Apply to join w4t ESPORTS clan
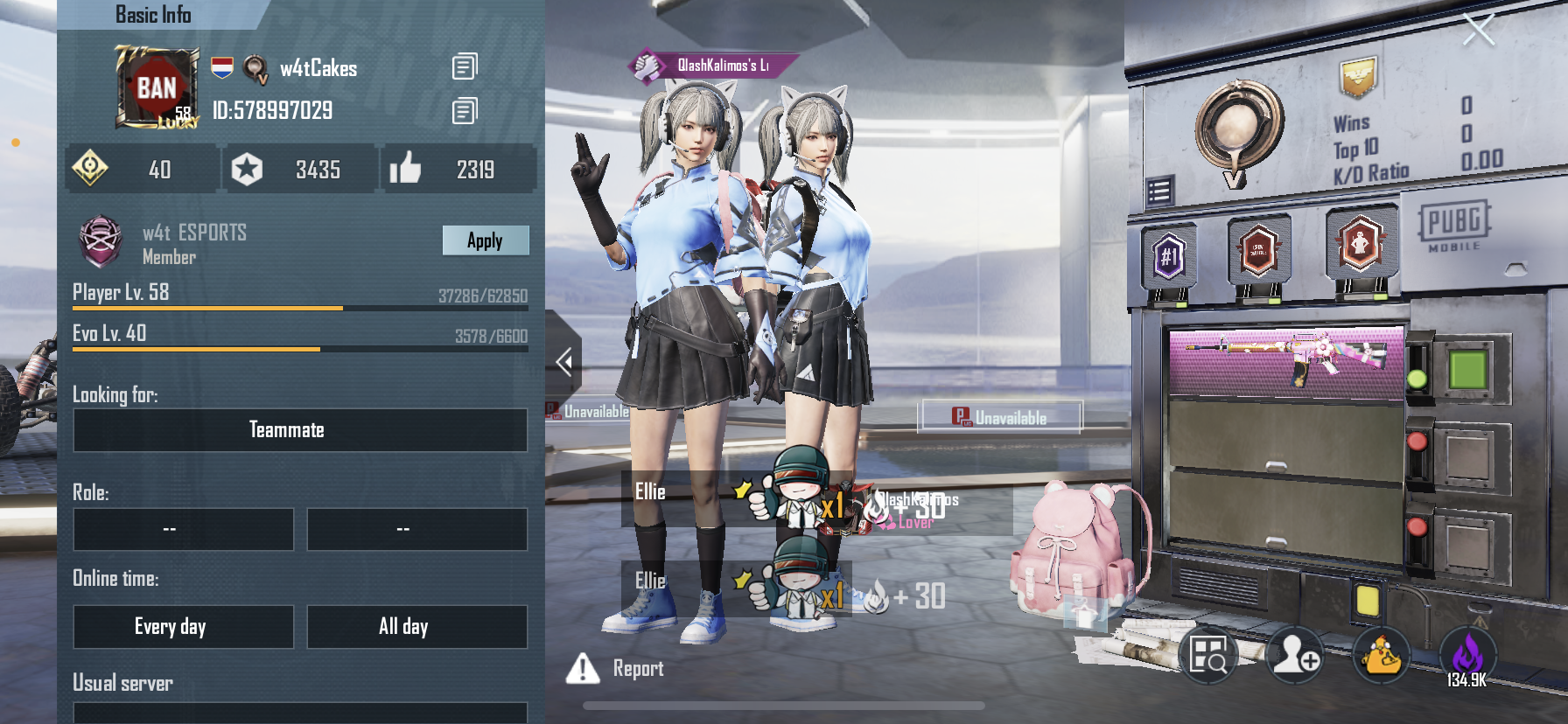The image size is (1568, 724). click(485, 240)
